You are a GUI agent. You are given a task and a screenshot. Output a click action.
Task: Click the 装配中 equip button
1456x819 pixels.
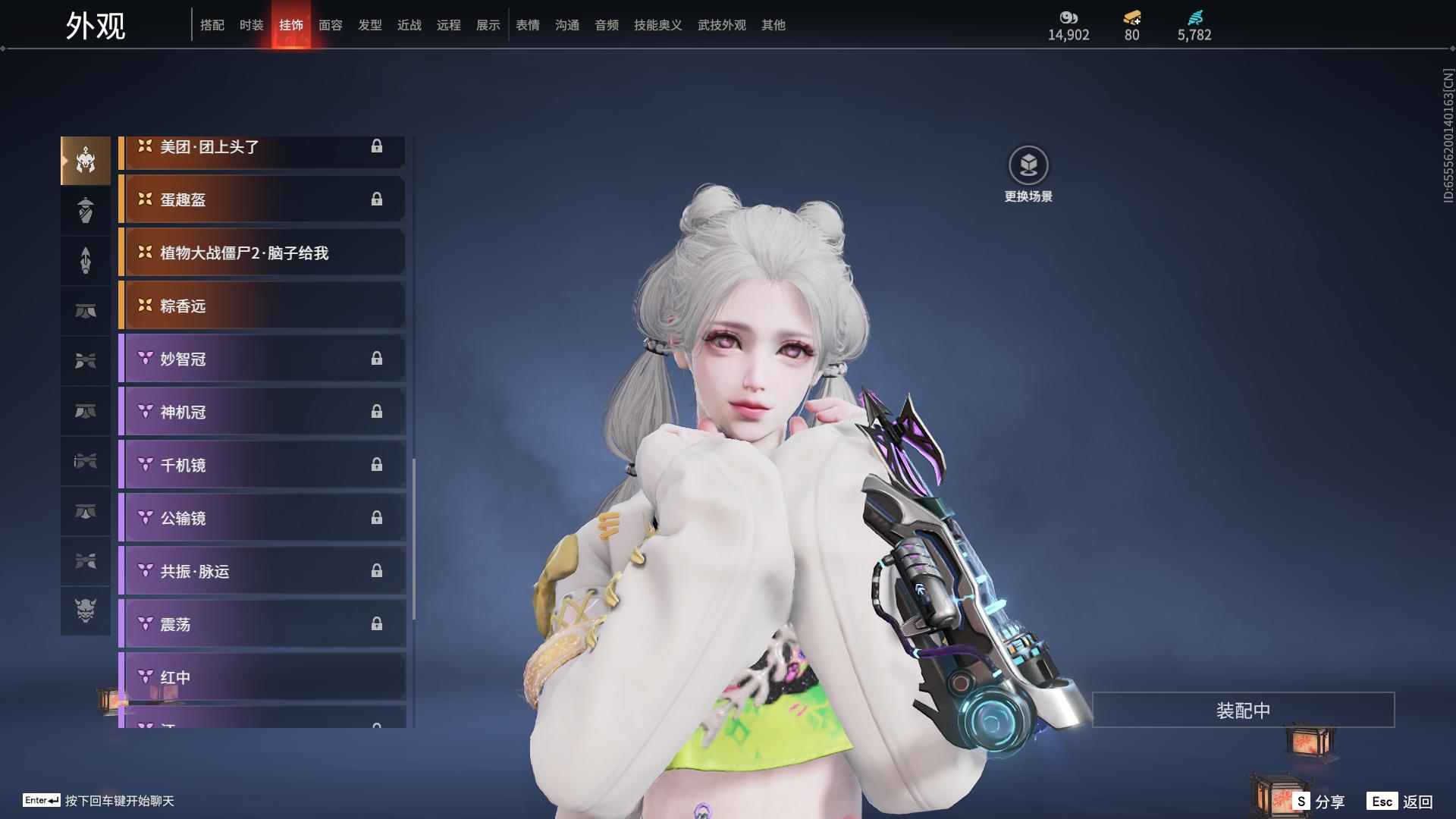[x=1243, y=710]
